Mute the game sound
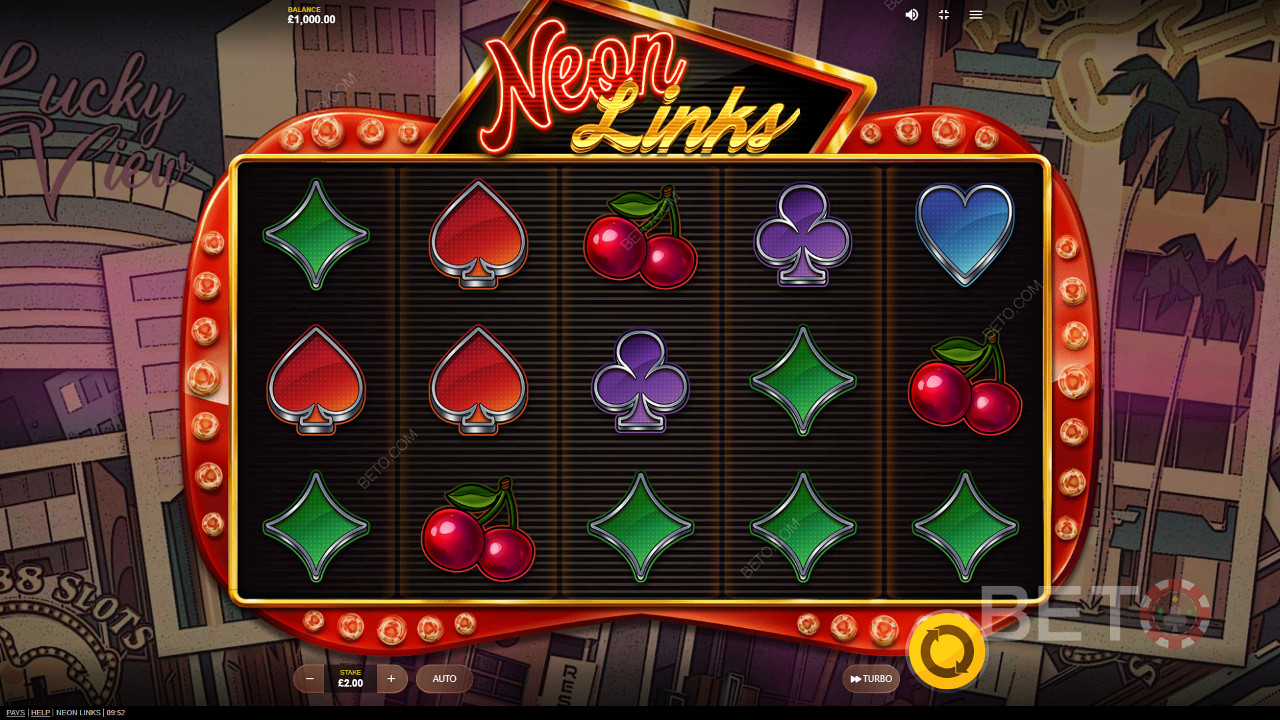This screenshot has width=1280, height=720. (x=912, y=15)
